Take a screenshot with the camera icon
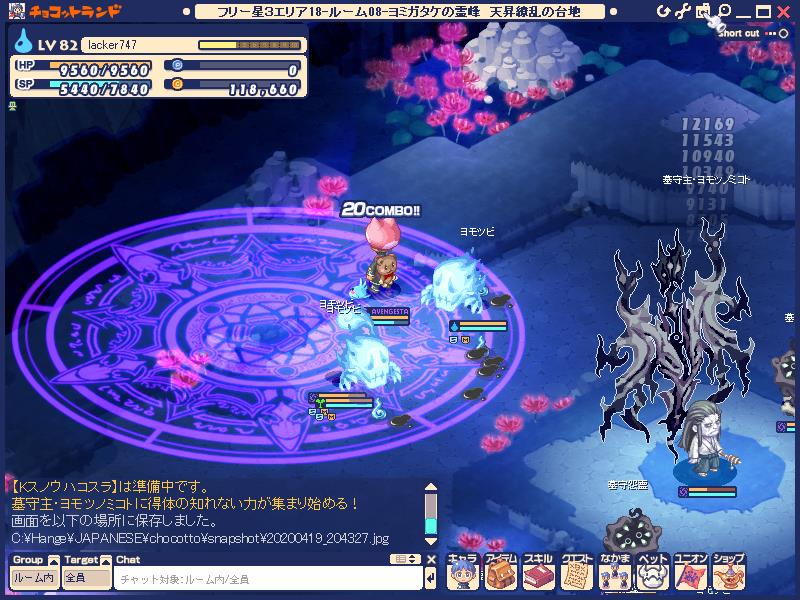Screen dimensions: 800x600 click(x=703, y=11)
